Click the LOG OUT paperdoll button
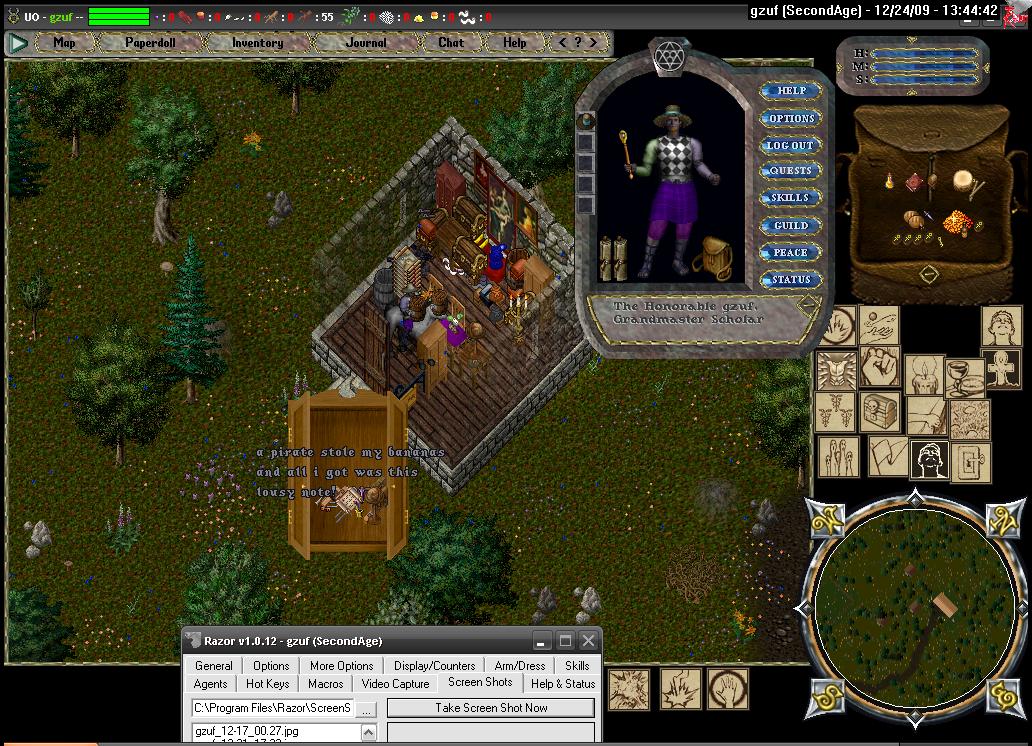 [x=790, y=145]
